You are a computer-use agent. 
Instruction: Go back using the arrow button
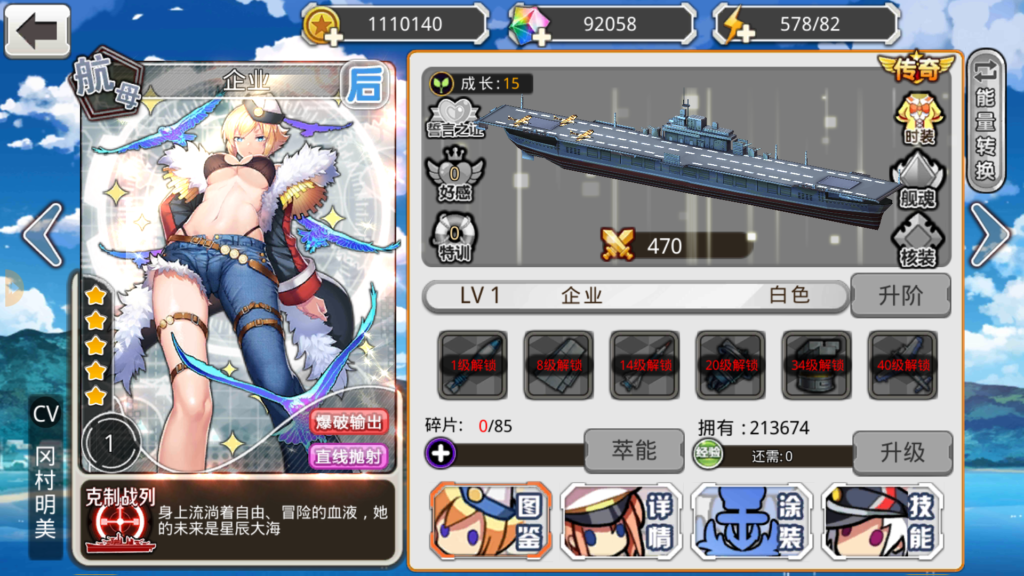[37, 30]
